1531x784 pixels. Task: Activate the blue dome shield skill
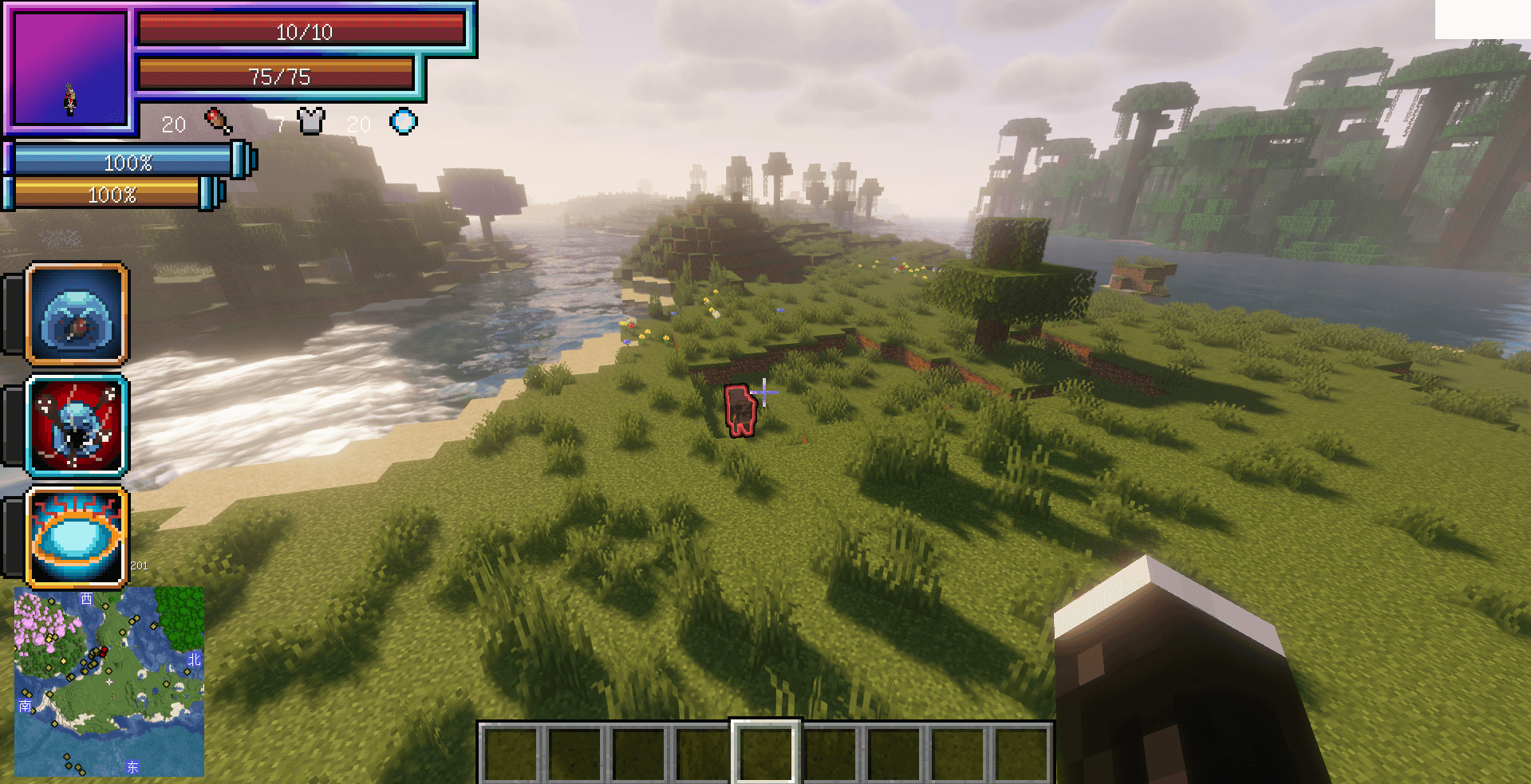77,314
